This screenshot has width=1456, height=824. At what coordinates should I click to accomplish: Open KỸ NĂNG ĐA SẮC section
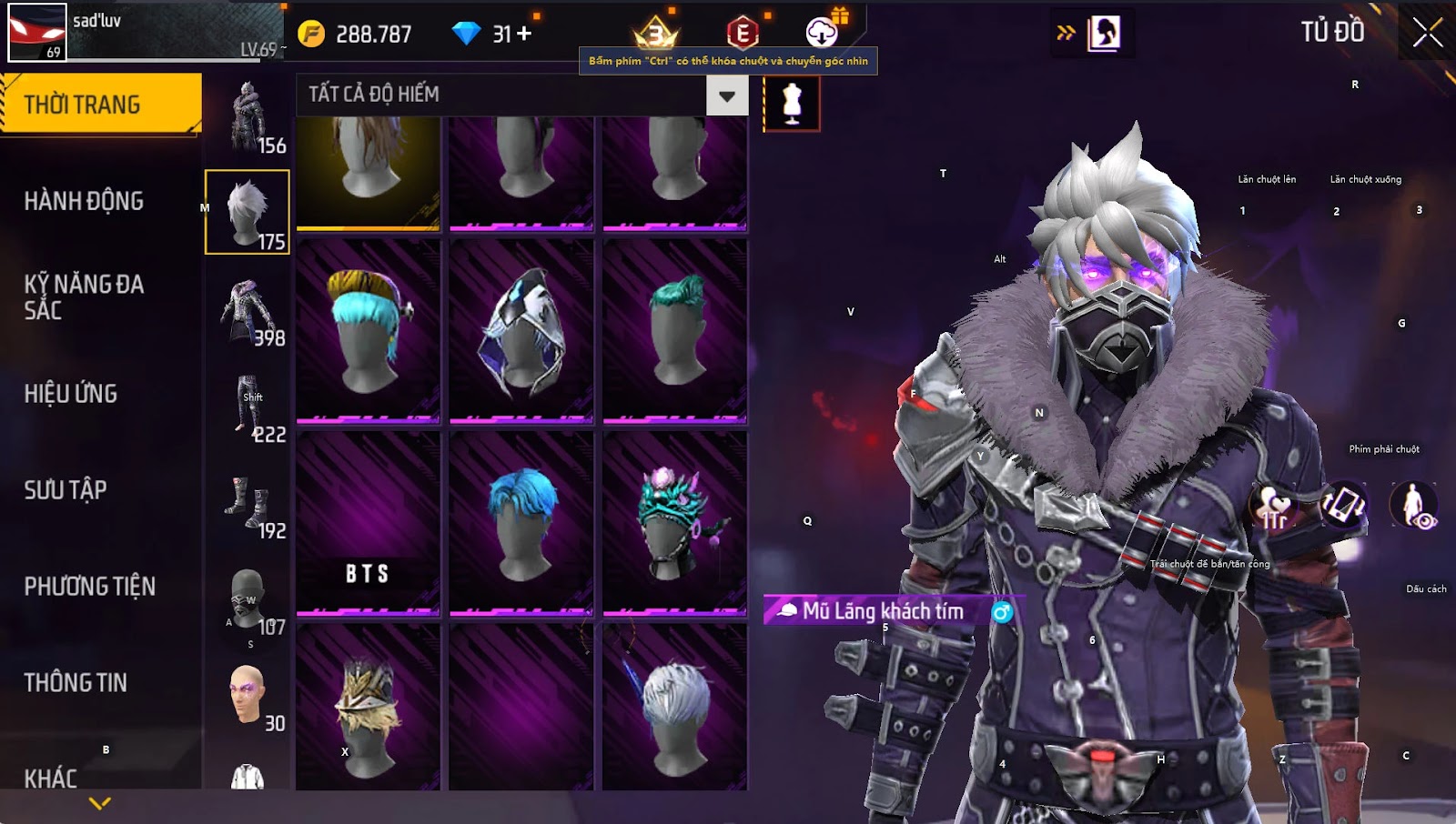click(x=84, y=297)
